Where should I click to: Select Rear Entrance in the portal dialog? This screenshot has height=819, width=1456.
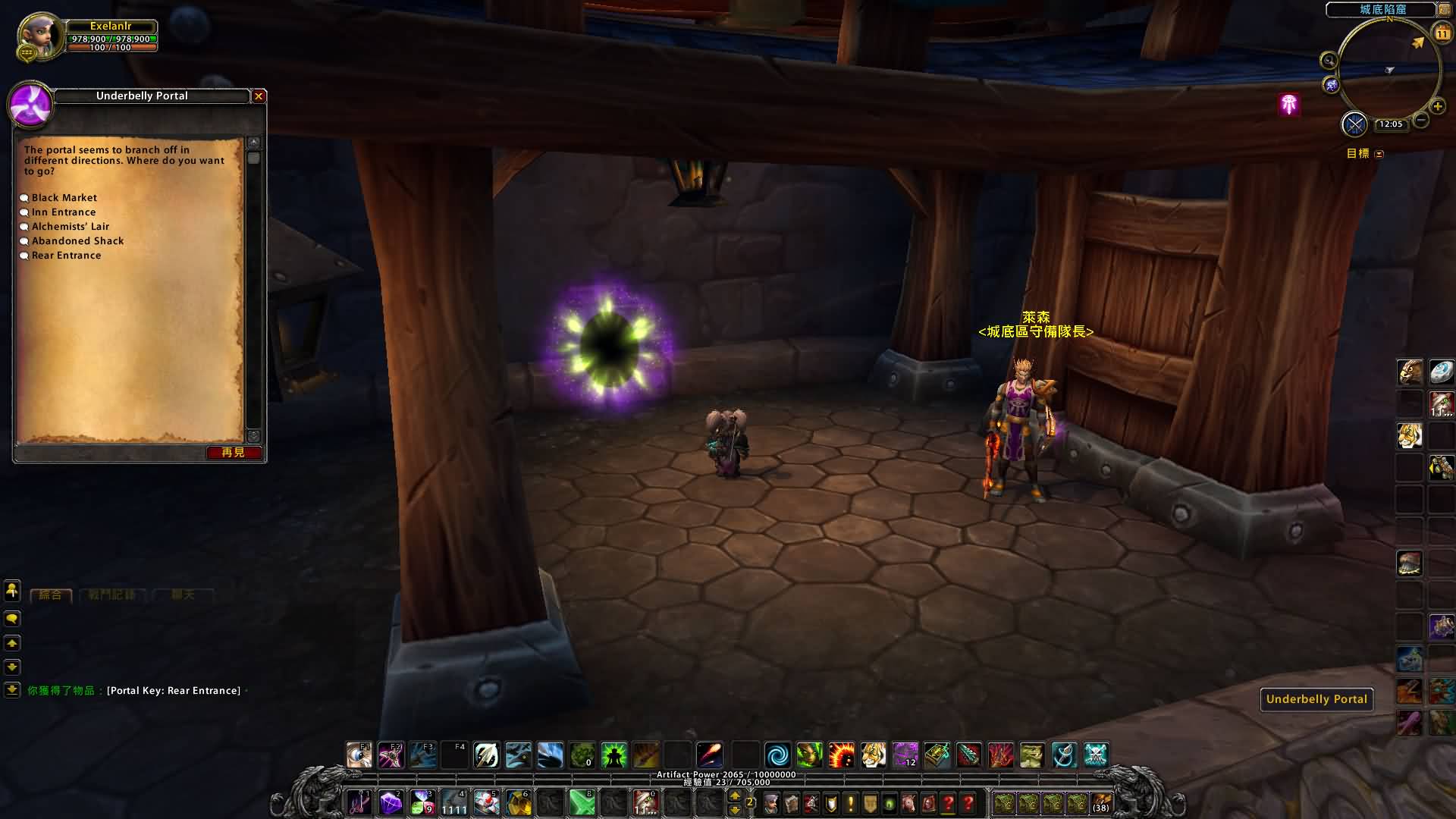tap(66, 256)
